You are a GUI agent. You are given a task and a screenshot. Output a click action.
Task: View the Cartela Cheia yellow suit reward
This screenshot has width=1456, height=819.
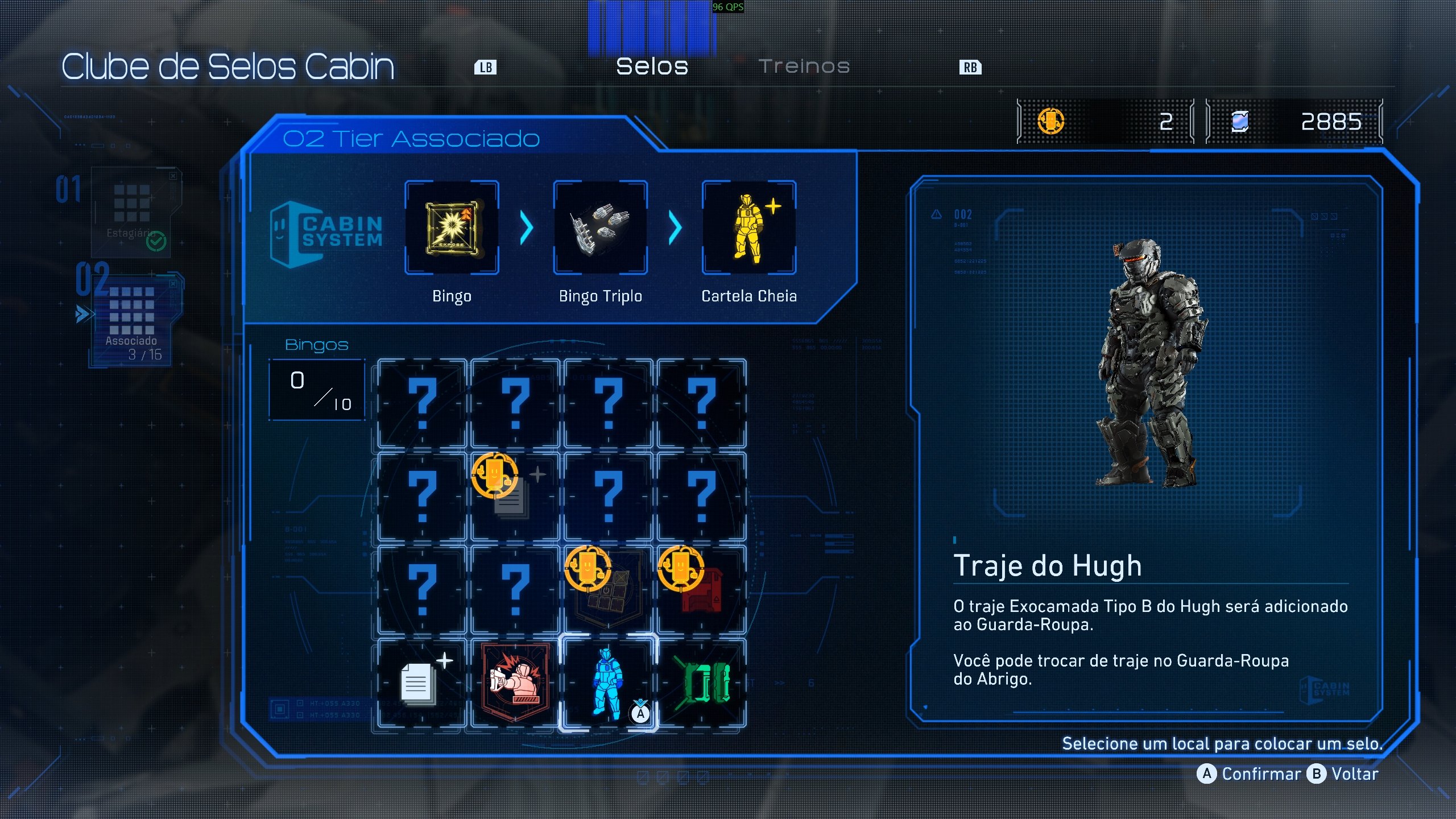pyautogui.click(x=748, y=227)
